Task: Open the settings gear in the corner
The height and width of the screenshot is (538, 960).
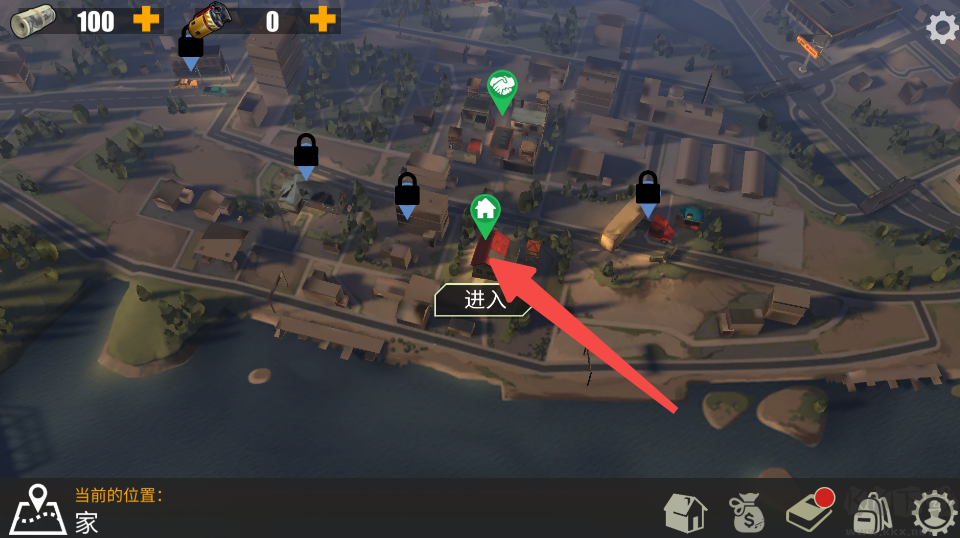Action: [x=941, y=27]
